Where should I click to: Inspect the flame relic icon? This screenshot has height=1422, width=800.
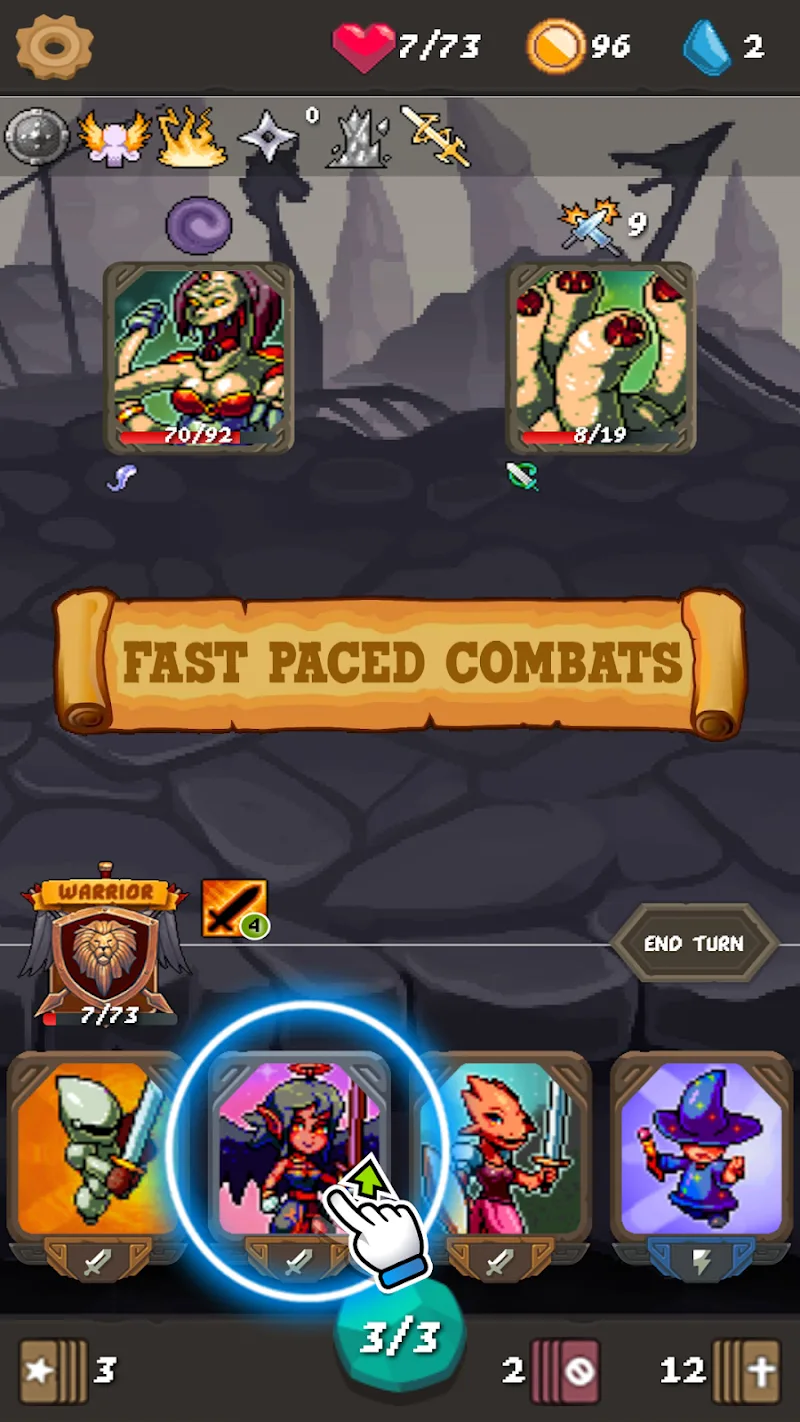tap(191, 138)
